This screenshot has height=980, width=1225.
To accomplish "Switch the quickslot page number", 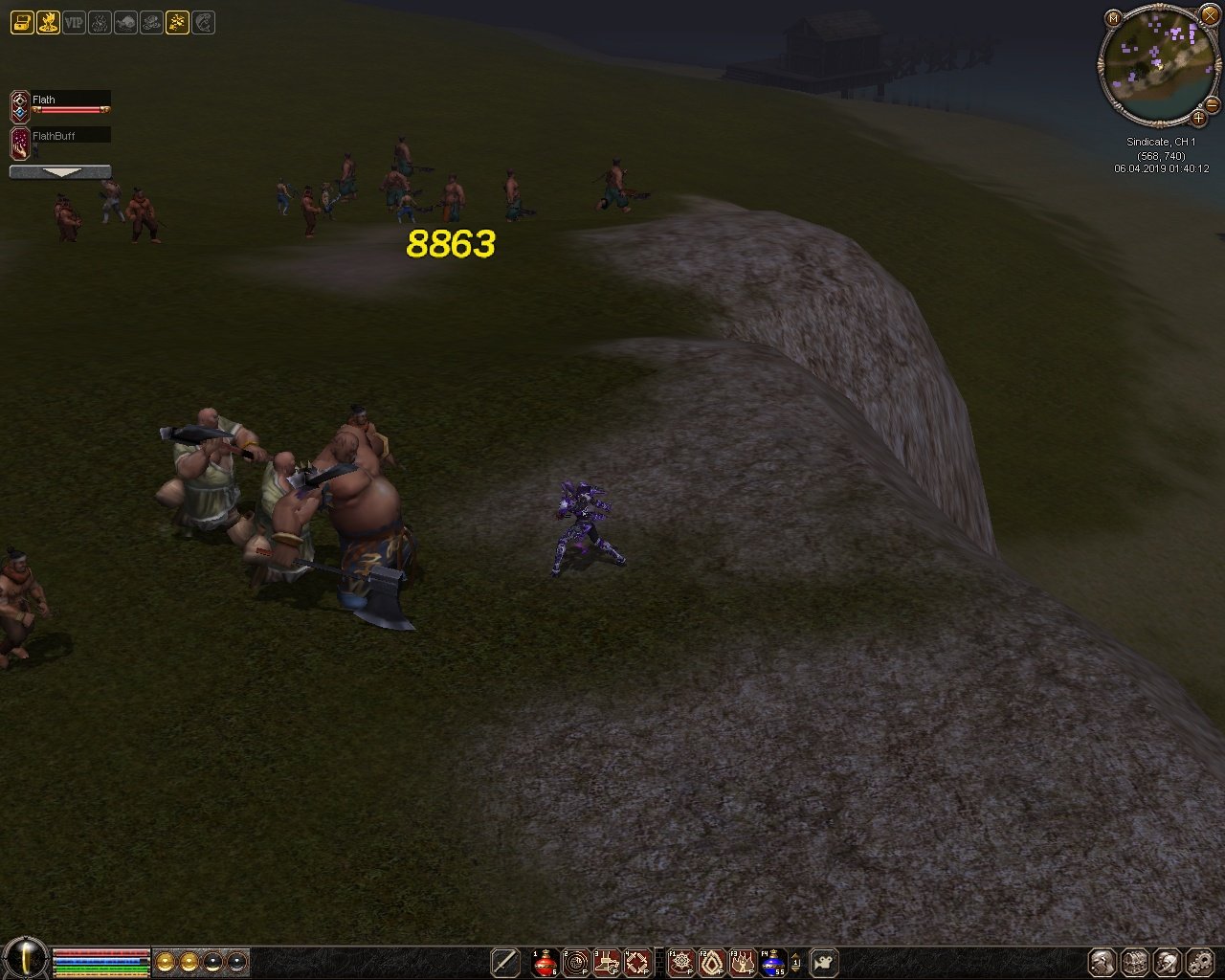I will pyautogui.click(x=796, y=963).
